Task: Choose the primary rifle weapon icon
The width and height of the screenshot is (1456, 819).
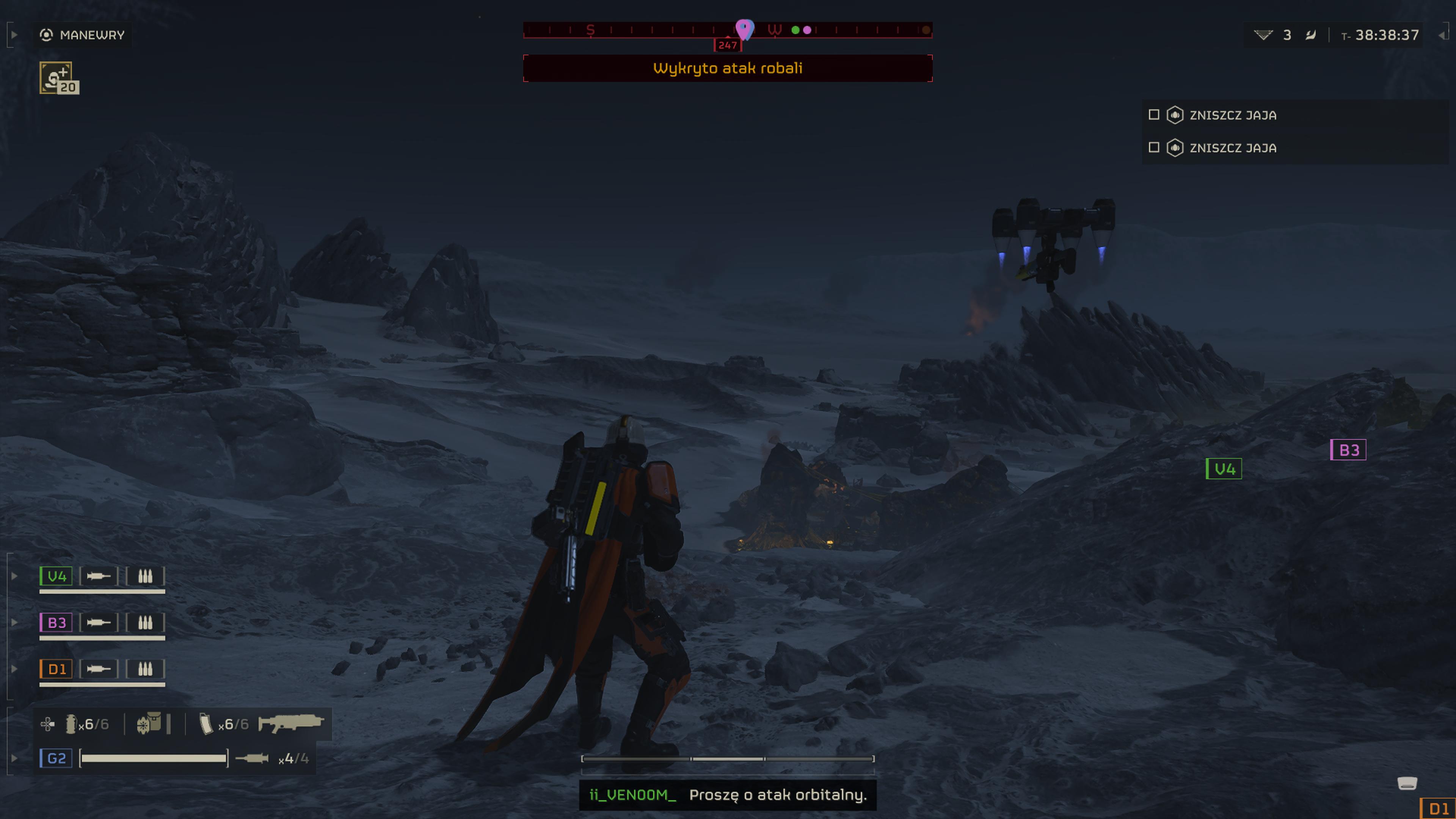Action: tap(291, 723)
